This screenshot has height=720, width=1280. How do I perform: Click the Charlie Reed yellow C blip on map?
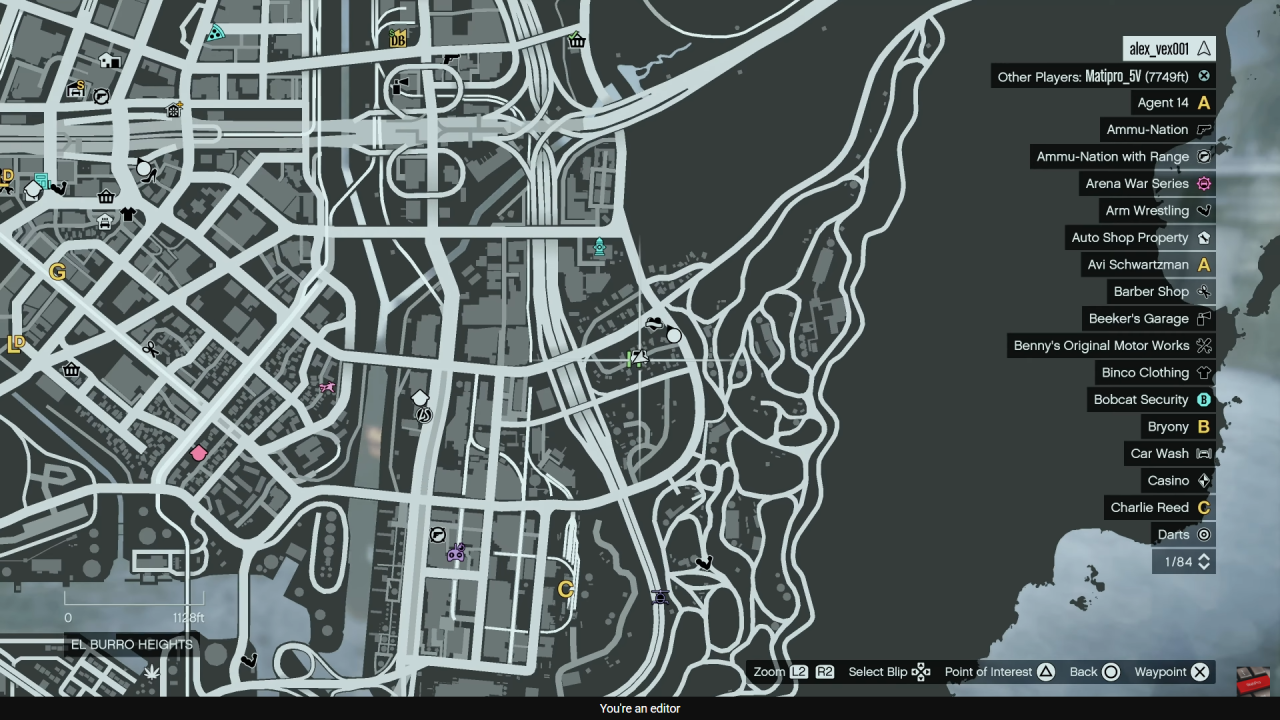click(565, 590)
